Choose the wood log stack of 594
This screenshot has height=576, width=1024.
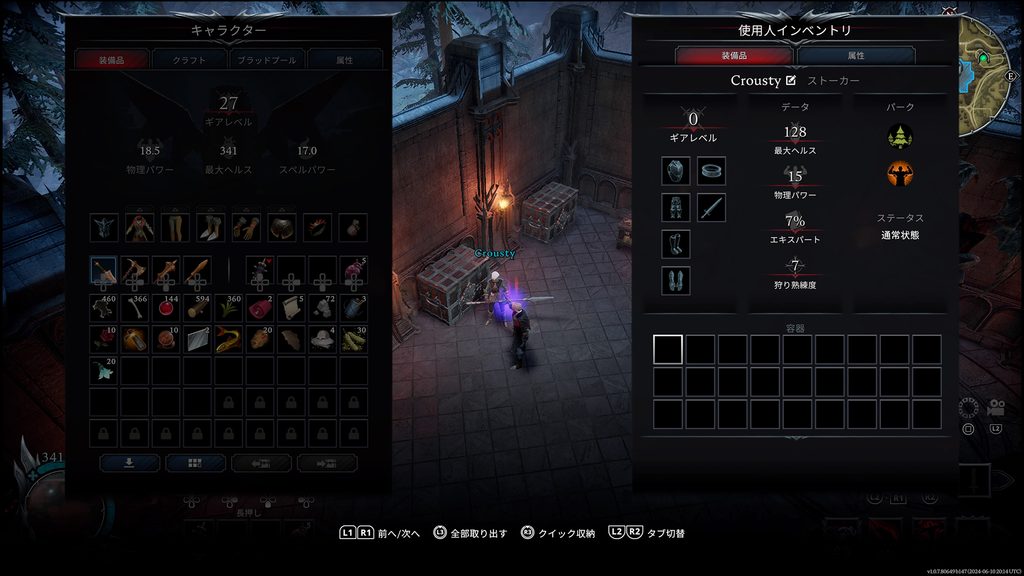(197, 307)
